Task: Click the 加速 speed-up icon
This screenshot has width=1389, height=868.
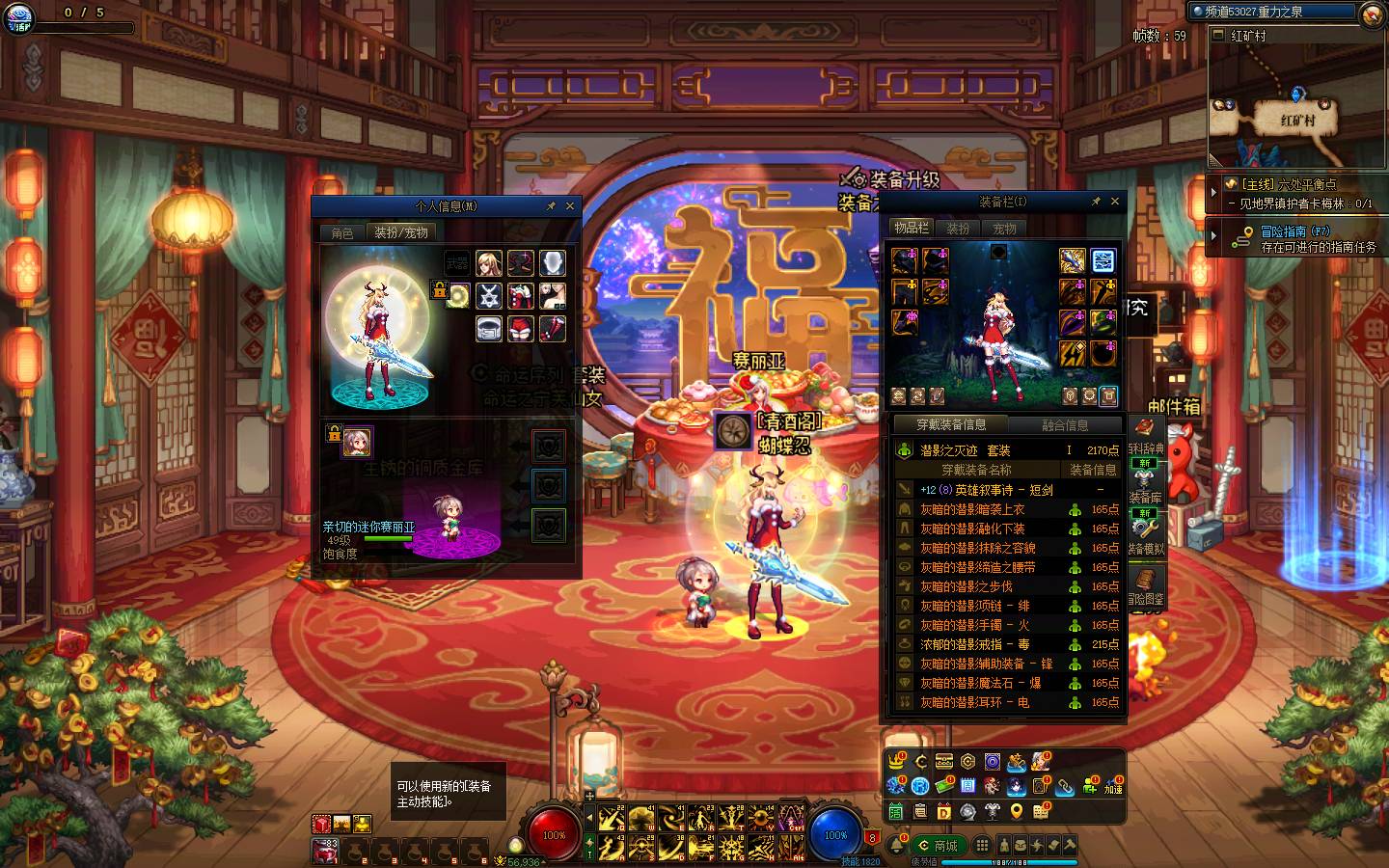Action: click(x=1113, y=786)
